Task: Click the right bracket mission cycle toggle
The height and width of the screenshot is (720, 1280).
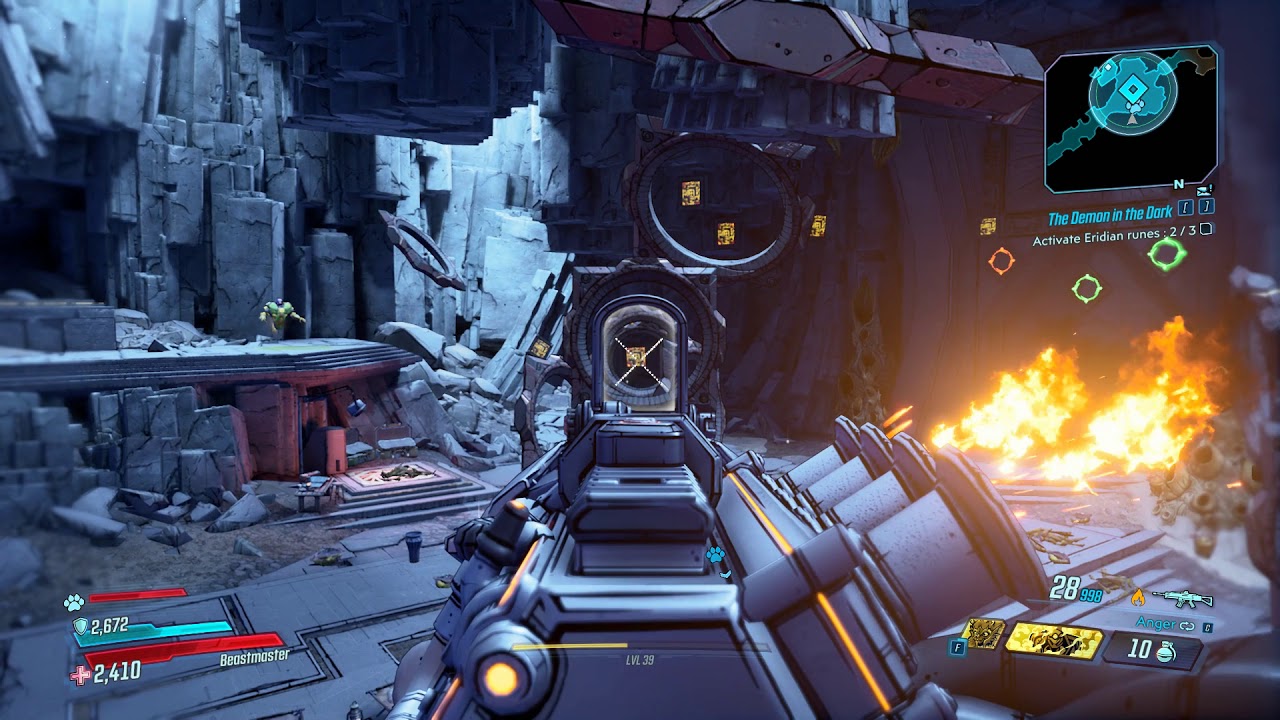Action: tap(1206, 209)
